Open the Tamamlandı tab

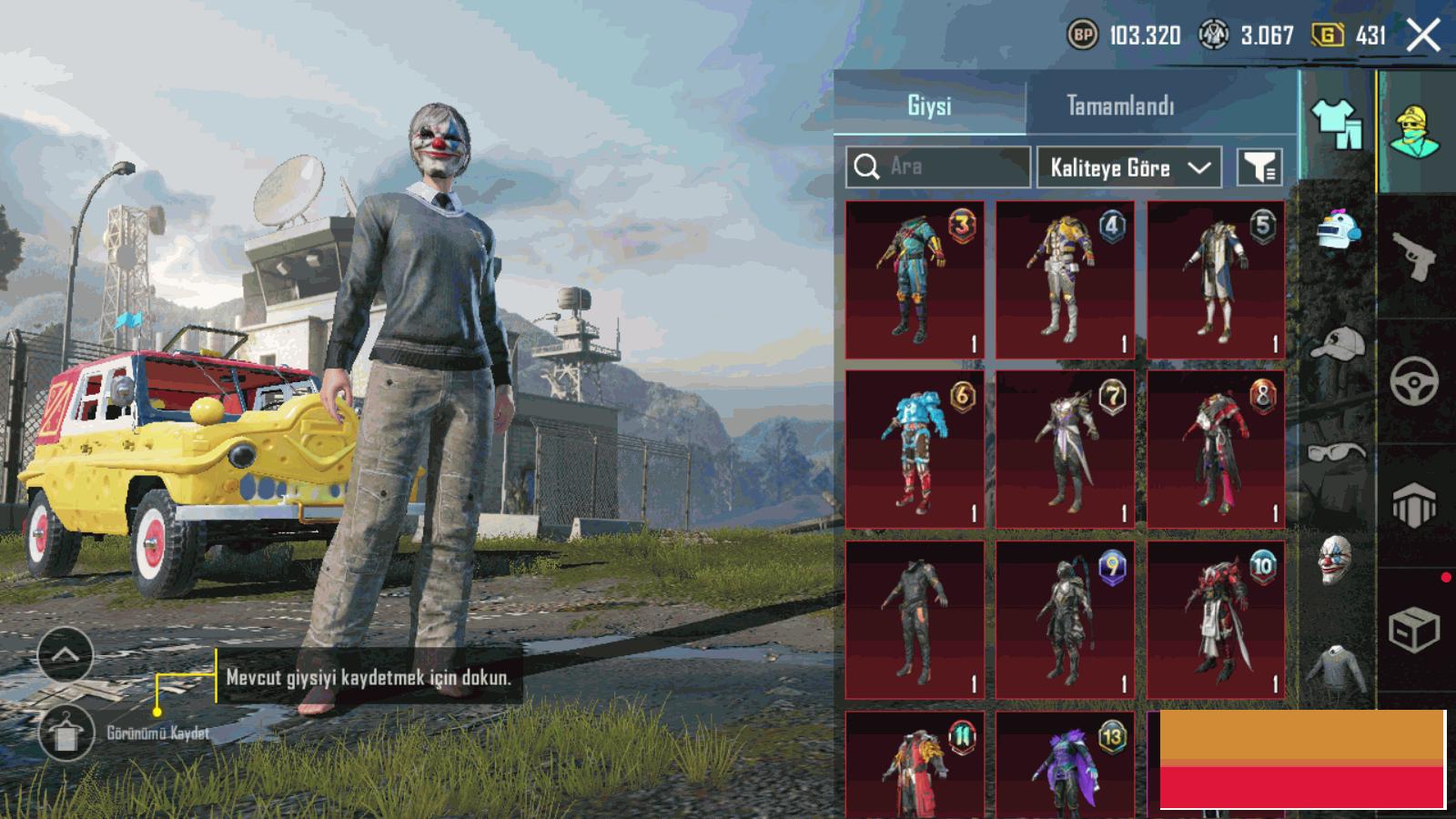coord(1120,106)
